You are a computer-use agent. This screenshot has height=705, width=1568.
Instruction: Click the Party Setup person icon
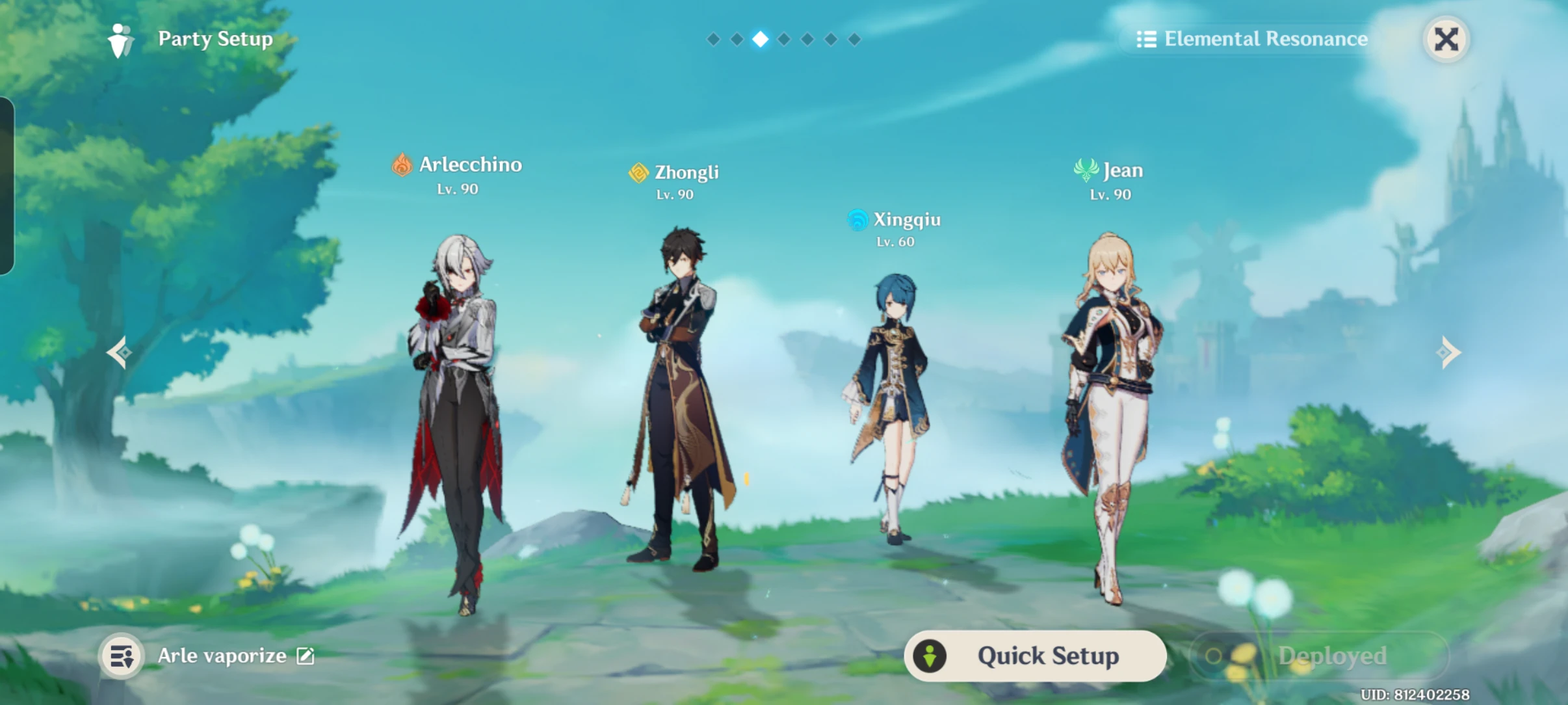[x=122, y=40]
